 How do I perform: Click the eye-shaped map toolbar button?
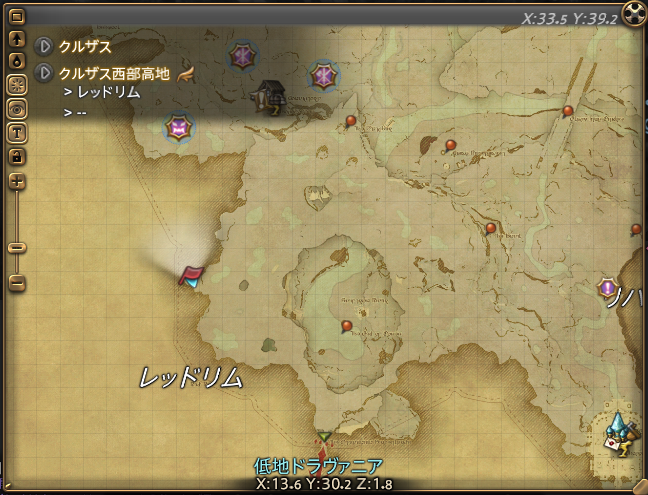16,108
